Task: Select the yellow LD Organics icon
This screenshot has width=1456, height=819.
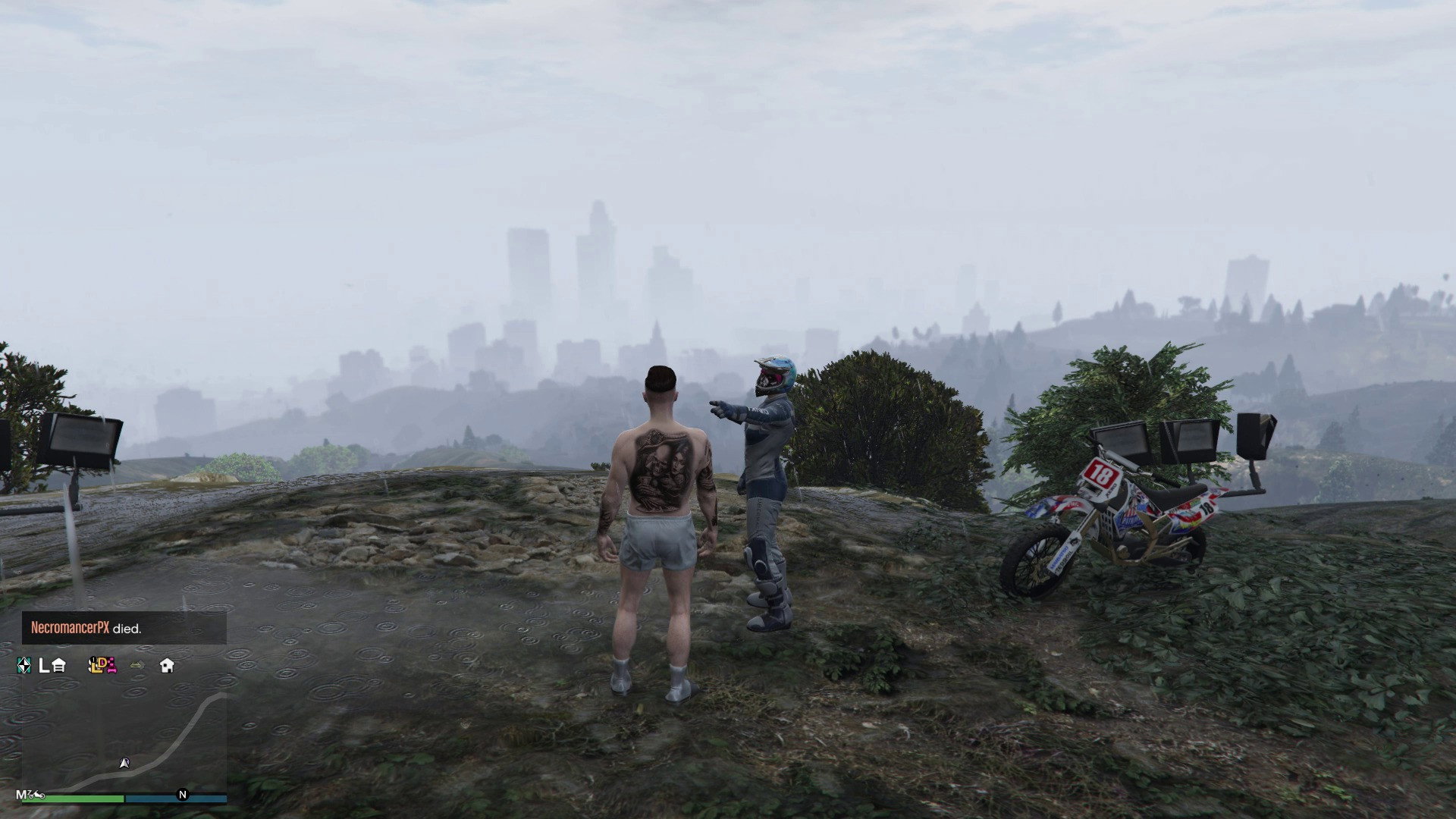Action: [96, 666]
